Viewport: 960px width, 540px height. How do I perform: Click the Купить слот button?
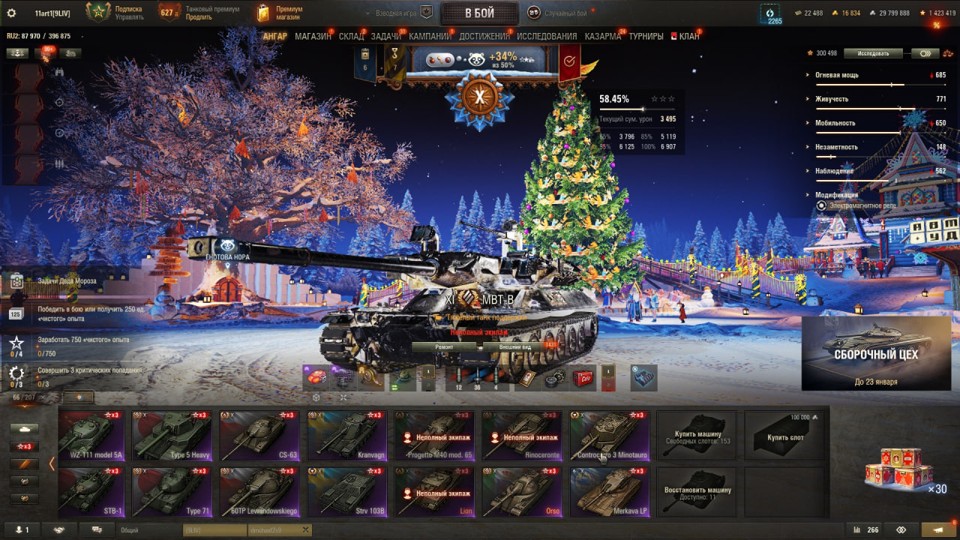pos(785,435)
